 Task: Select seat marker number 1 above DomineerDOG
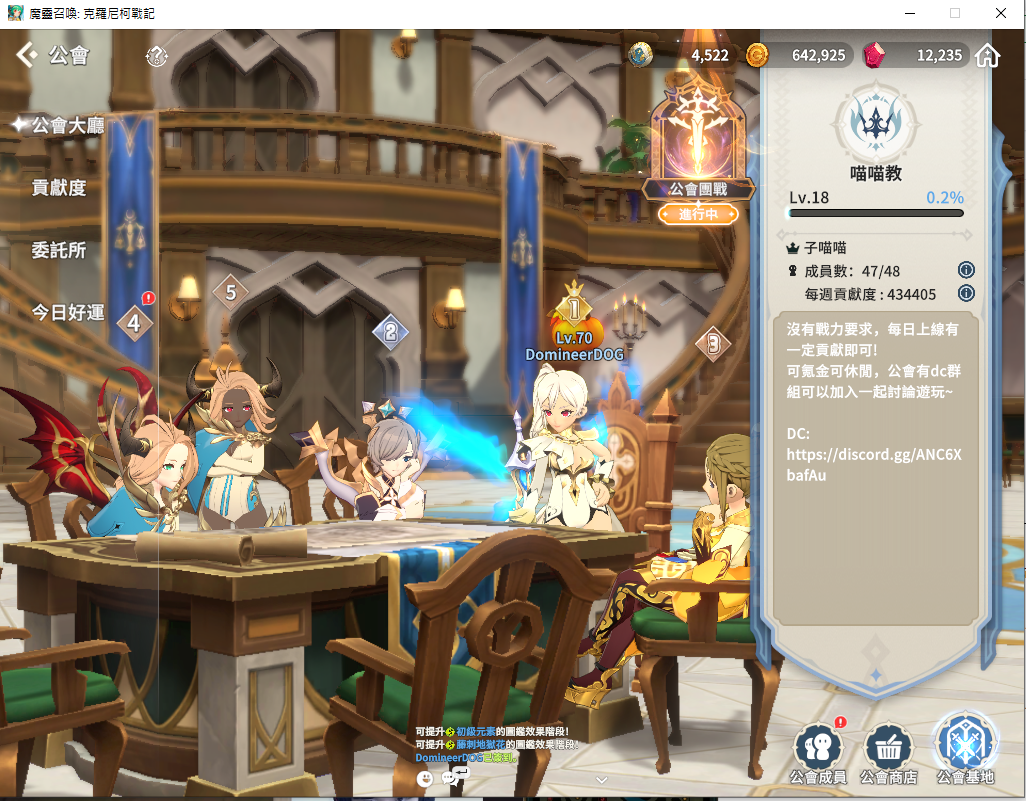[575, 307]
